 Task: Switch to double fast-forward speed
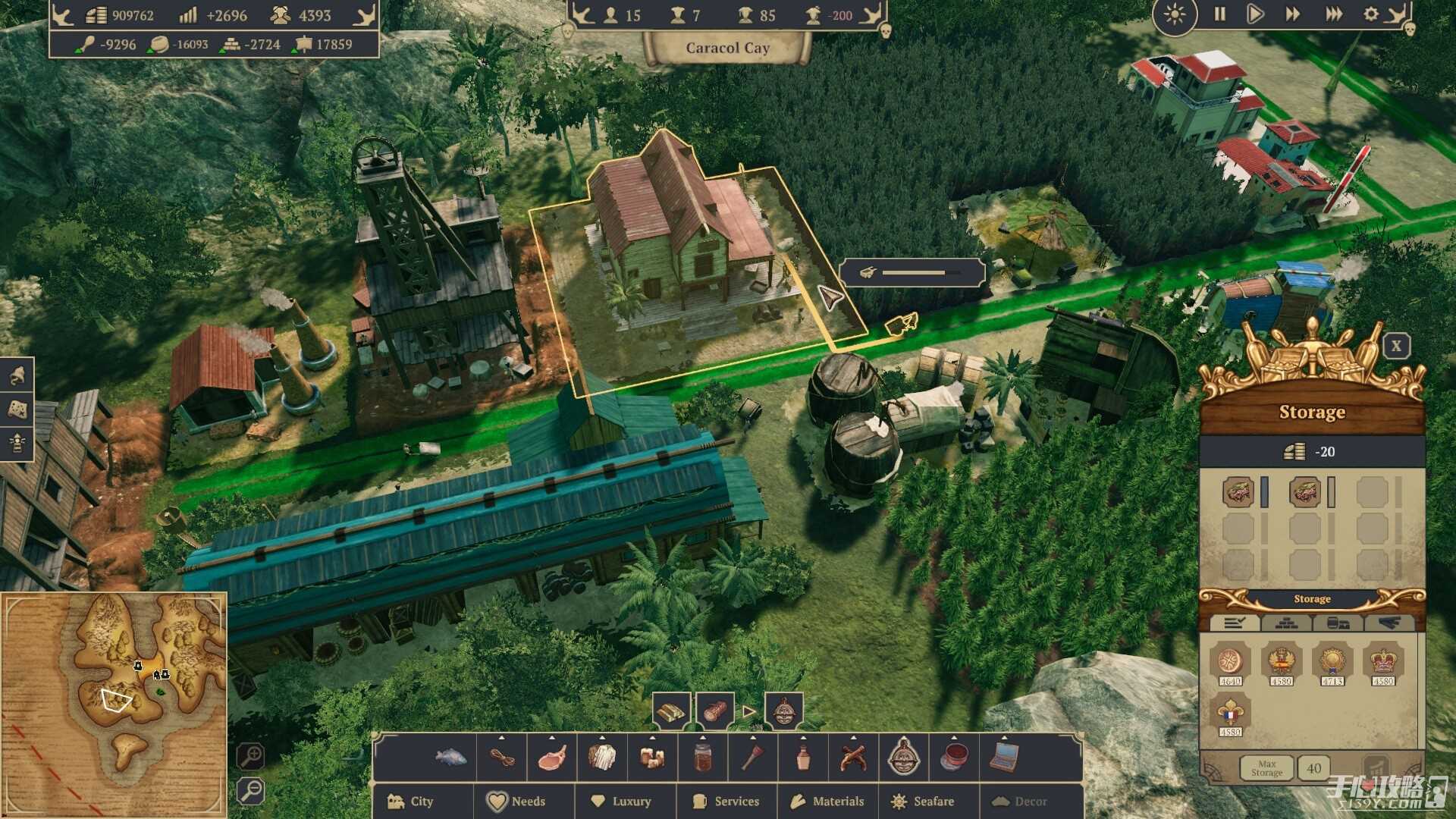(x=1292, y=14)
